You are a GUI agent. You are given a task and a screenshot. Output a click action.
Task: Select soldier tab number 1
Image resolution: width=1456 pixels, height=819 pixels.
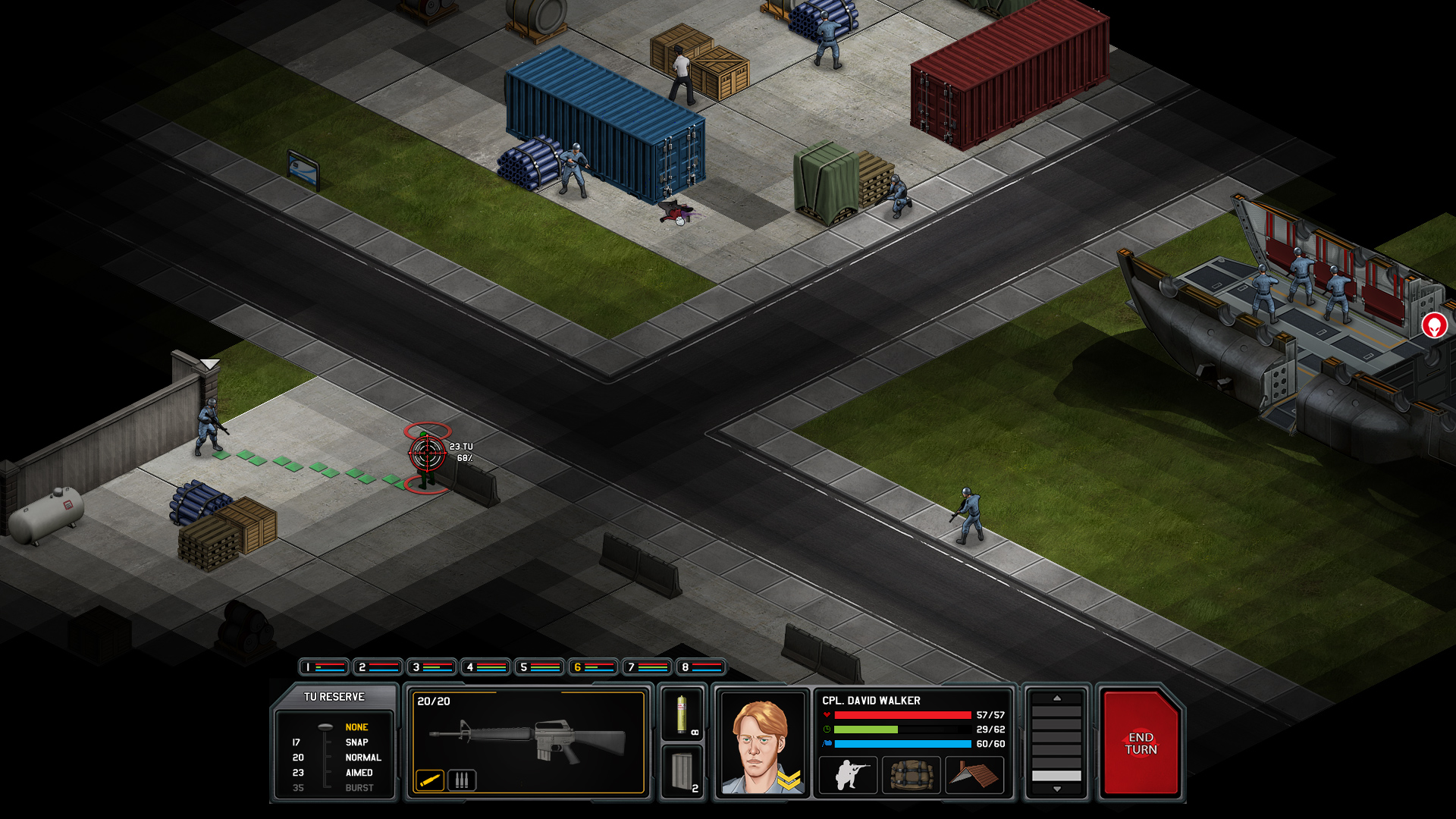click(324, 667)
